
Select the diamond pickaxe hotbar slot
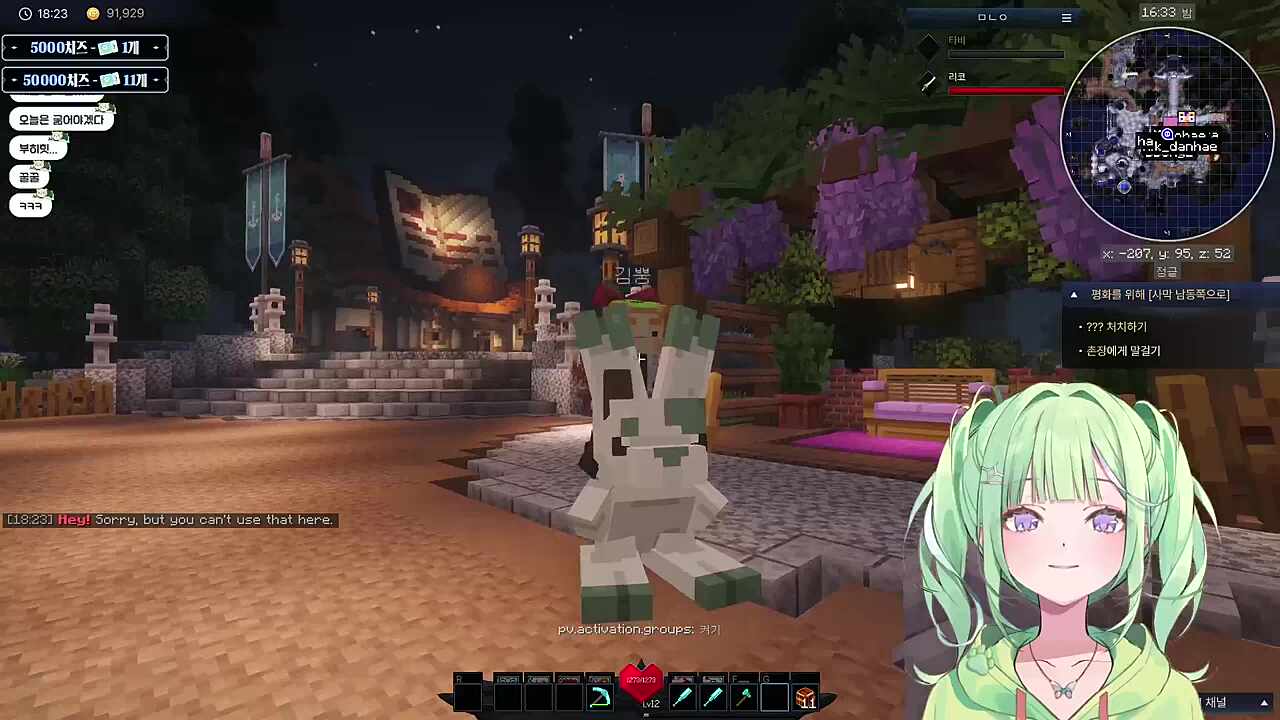600,697
